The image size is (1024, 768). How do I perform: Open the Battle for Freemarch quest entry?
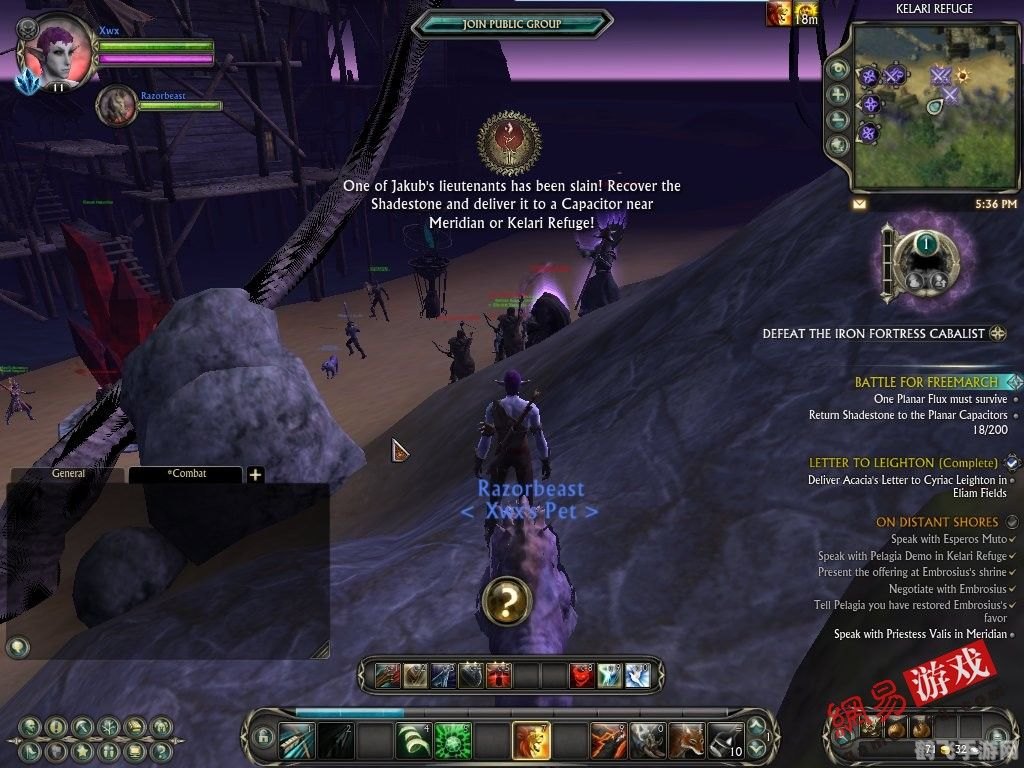click(926, 382)
